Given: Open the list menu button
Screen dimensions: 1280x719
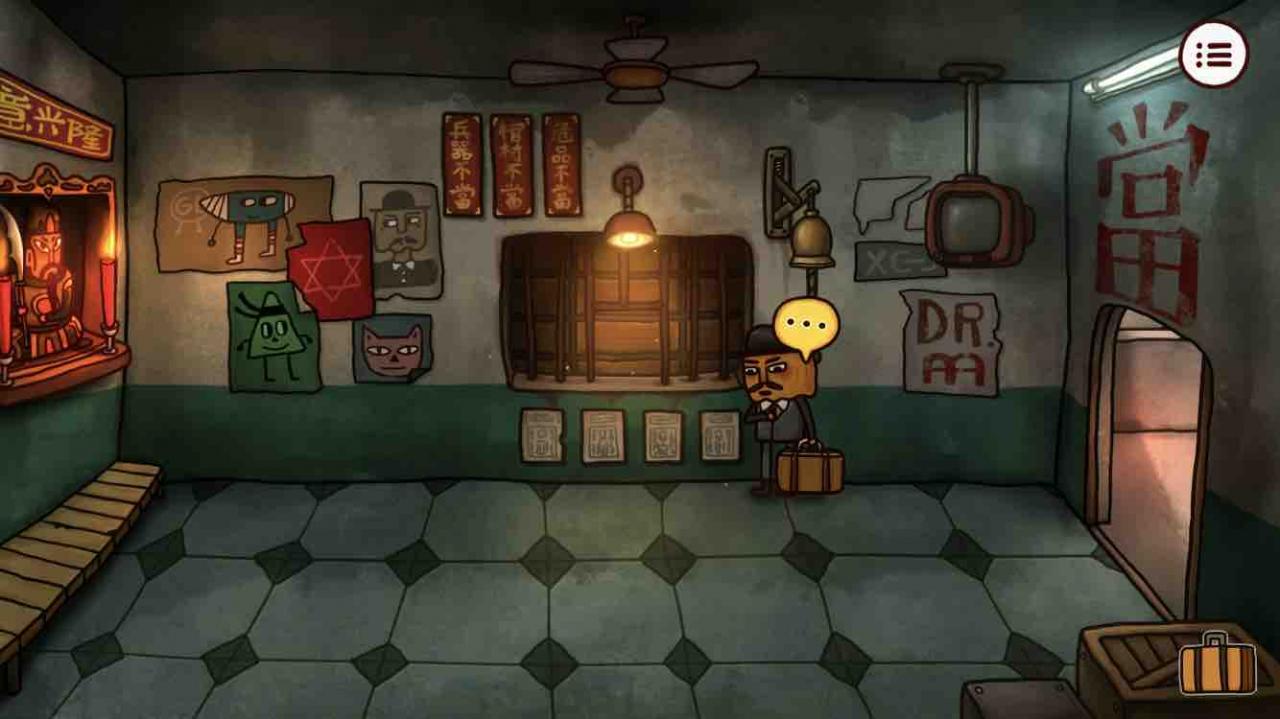Looking at the screenshot, I should (x=1214, y=54).
